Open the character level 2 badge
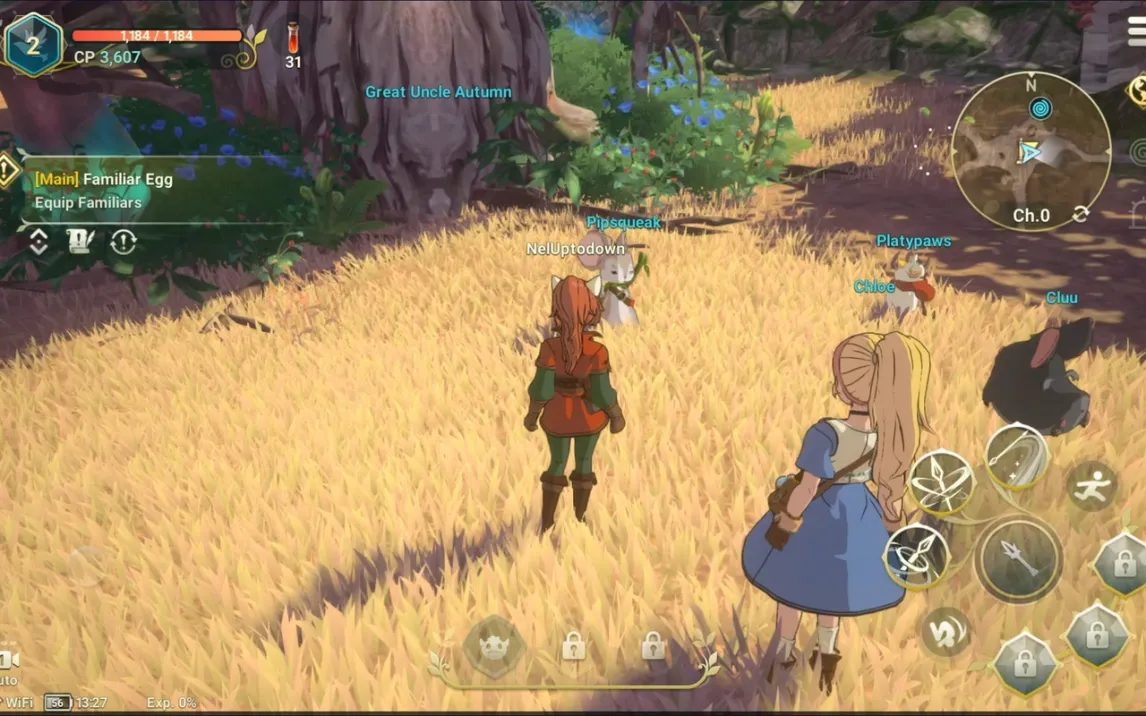Image resolution: width=1146 pixels, height=716 pixels. (33, 45)
